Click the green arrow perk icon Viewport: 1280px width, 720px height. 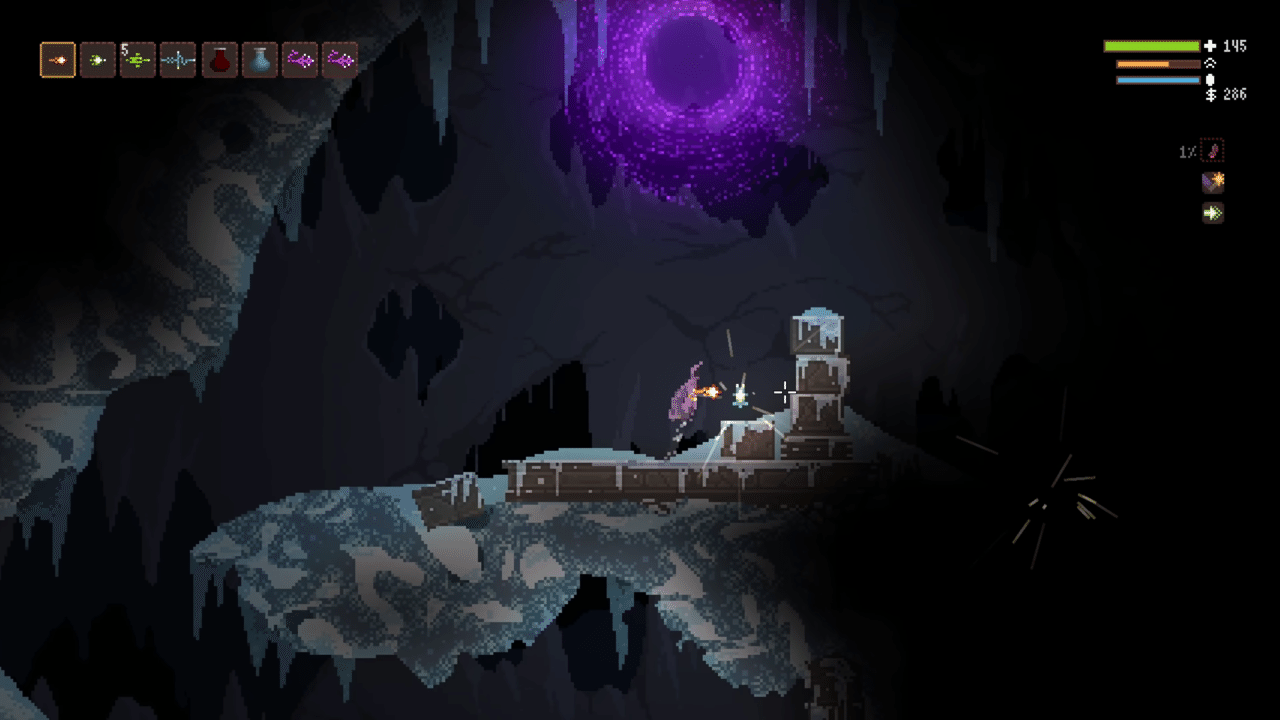pyautogui.click(x=1212, y=213)
